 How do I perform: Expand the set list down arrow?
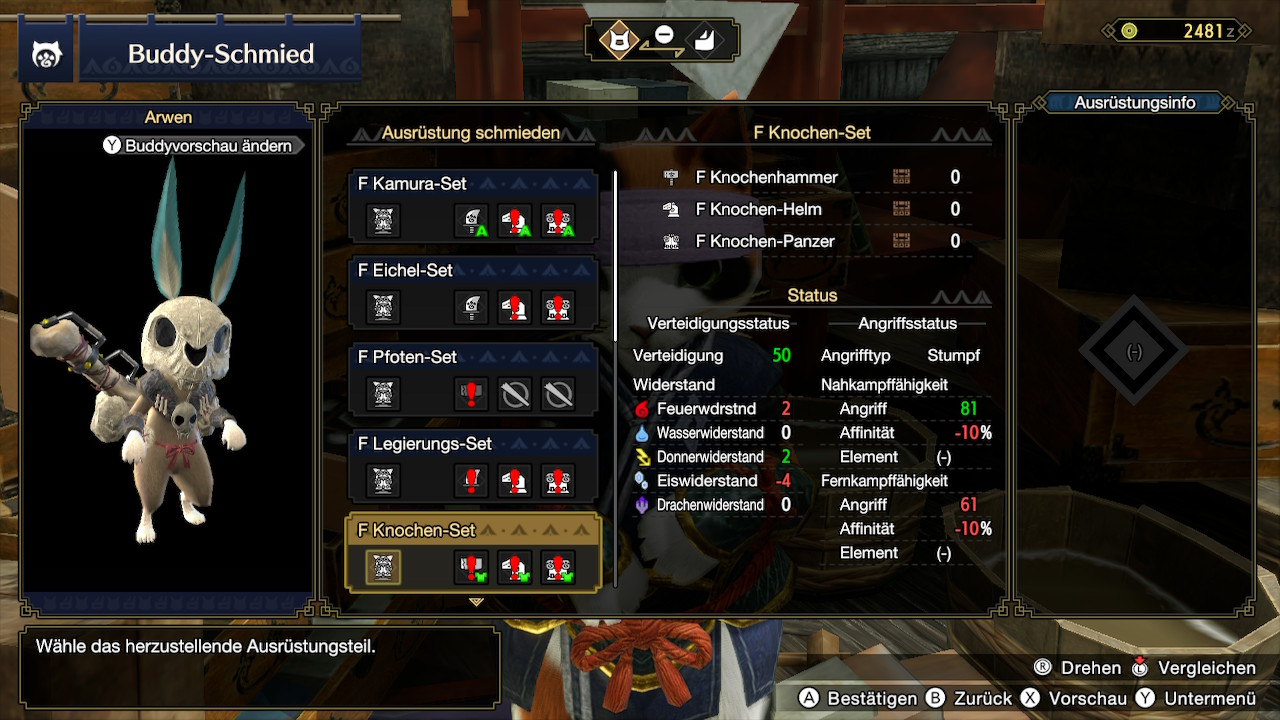coord(476,602)
